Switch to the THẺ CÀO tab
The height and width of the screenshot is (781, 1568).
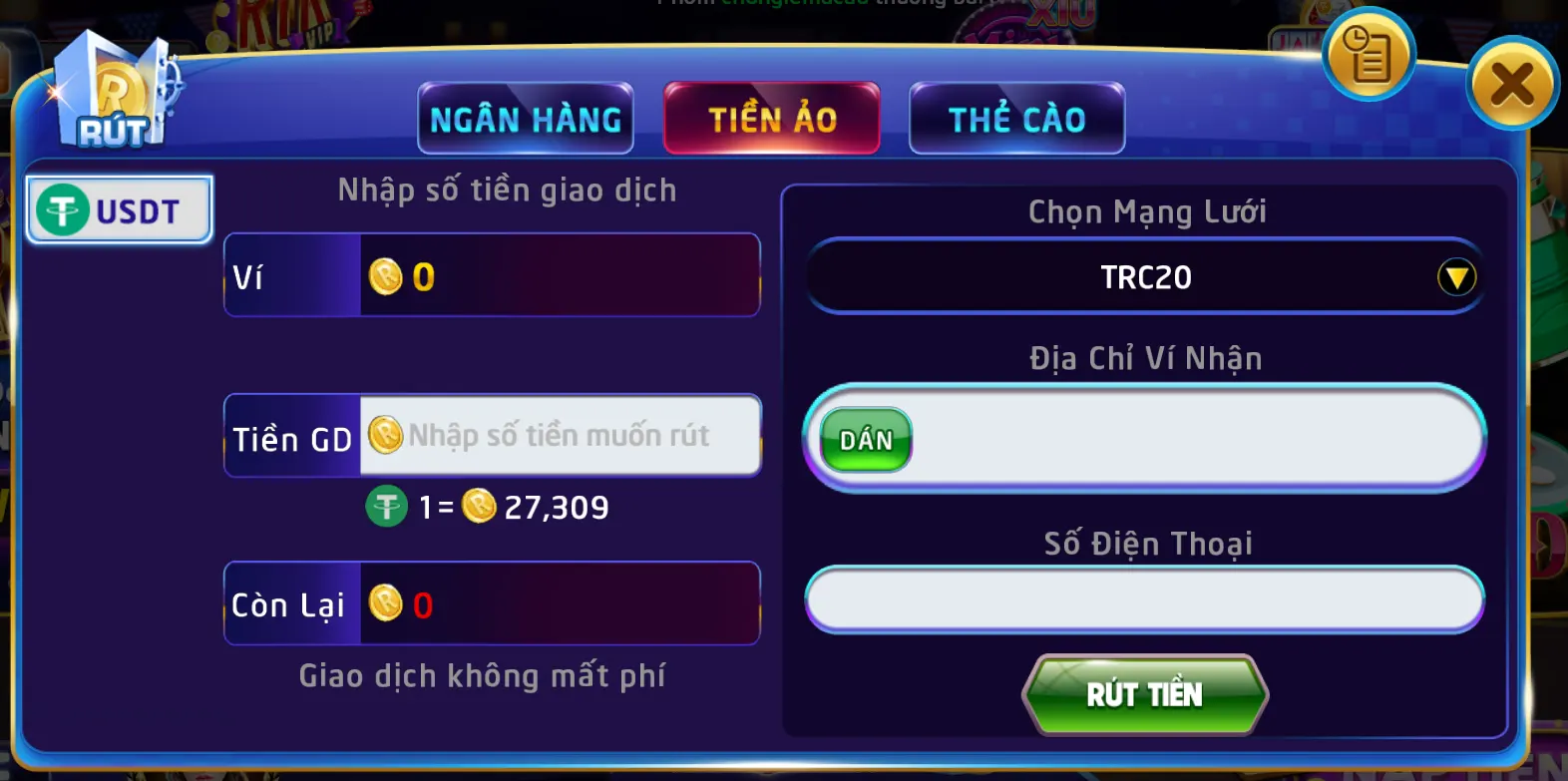click(1016, 118)
